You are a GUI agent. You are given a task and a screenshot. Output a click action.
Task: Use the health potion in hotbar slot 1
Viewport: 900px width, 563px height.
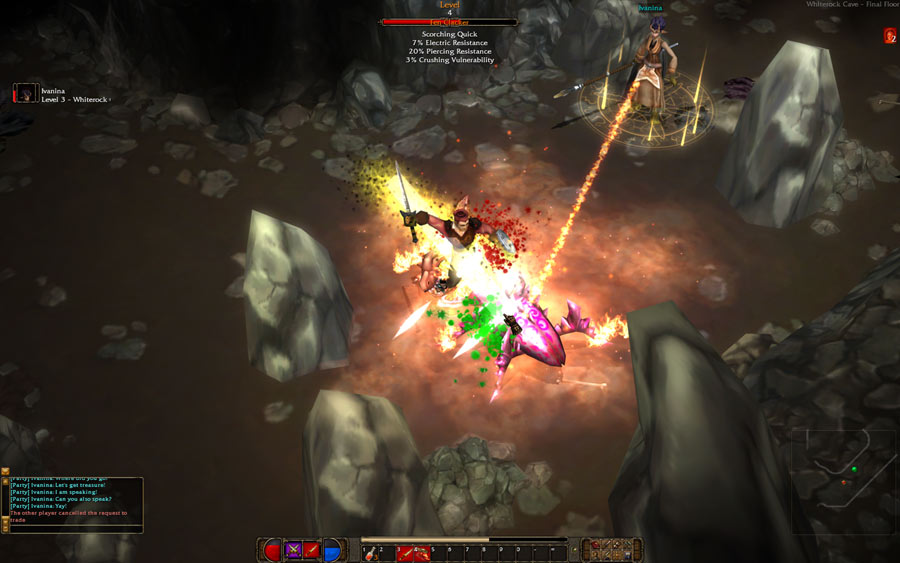370,552
